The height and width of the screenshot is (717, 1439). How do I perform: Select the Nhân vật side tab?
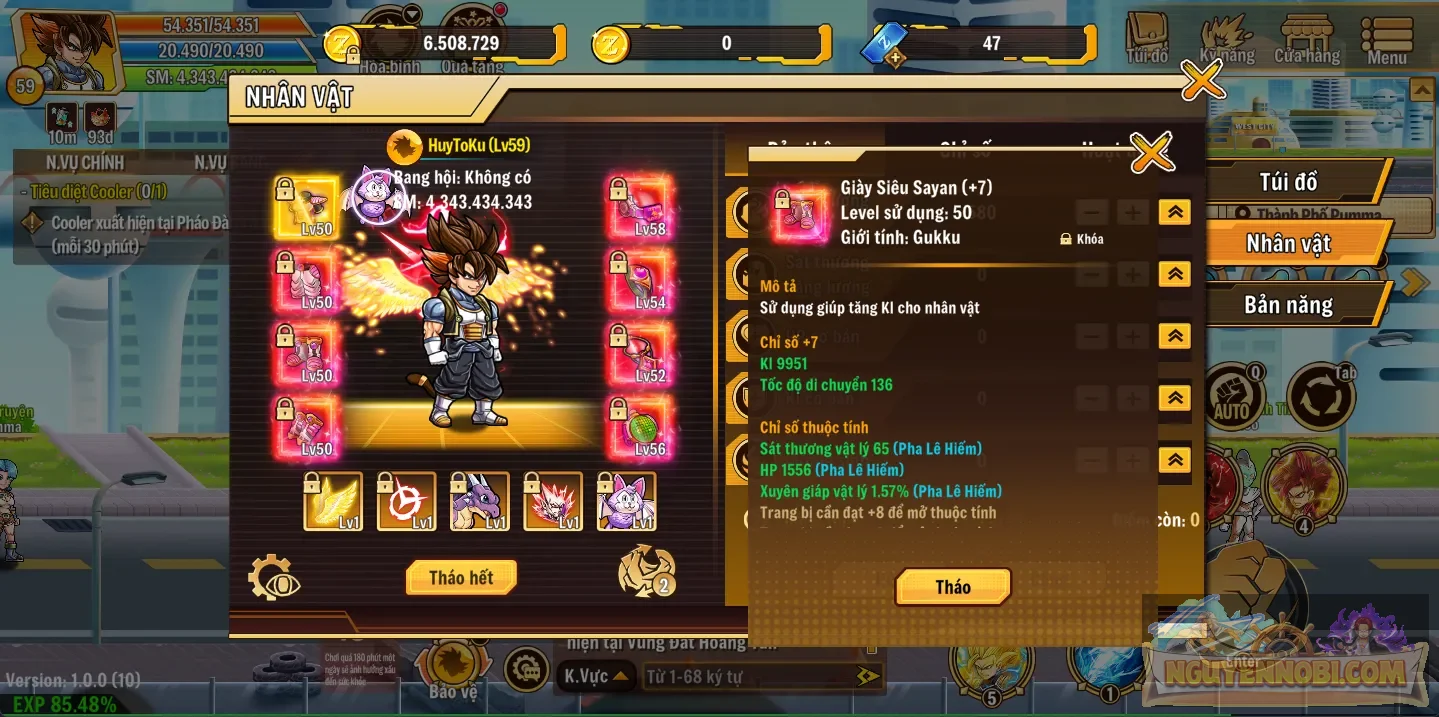[1287, 243]
